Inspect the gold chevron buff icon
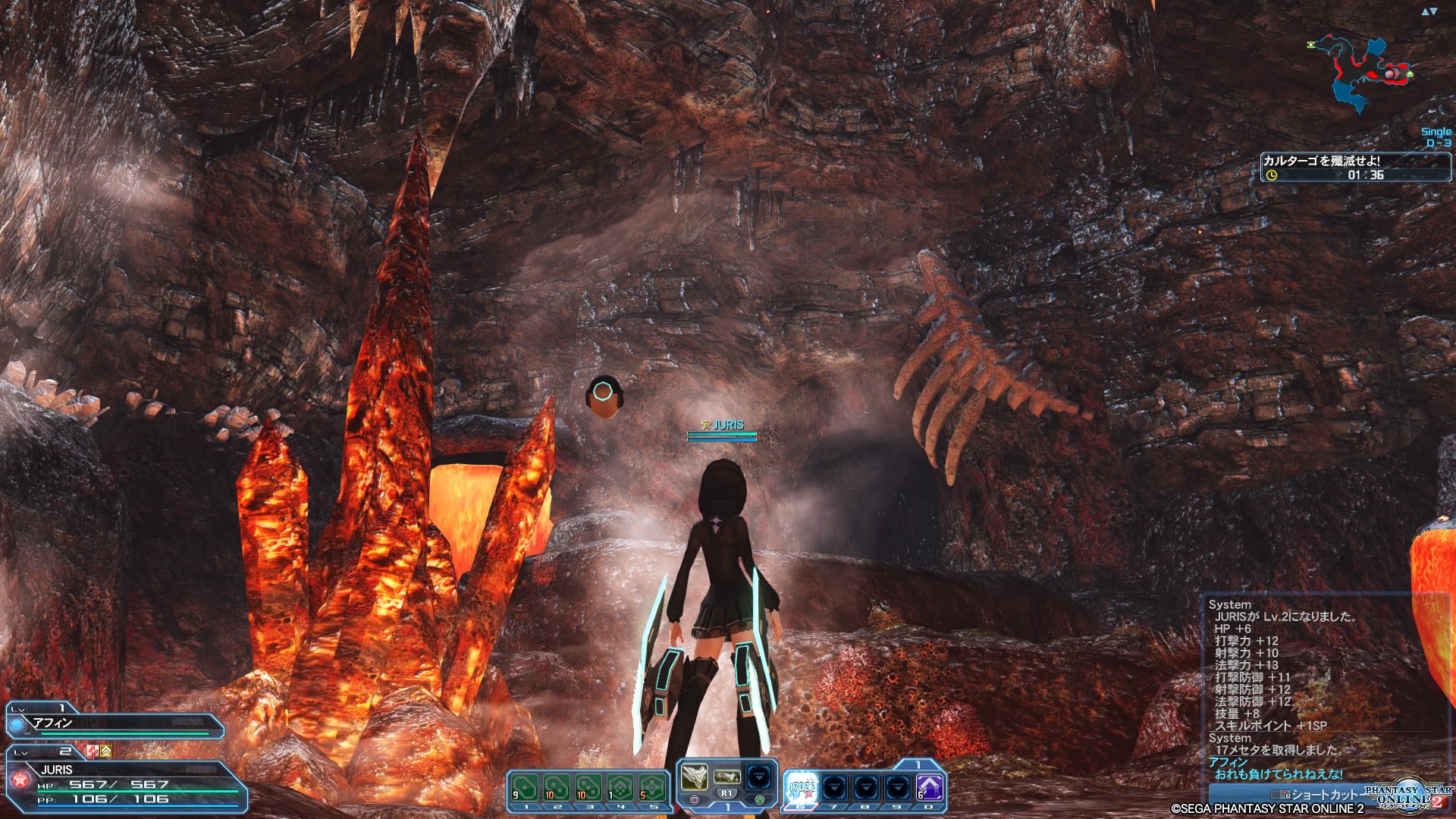Viewport: 1456px width, 819px height. pos(106,751)
